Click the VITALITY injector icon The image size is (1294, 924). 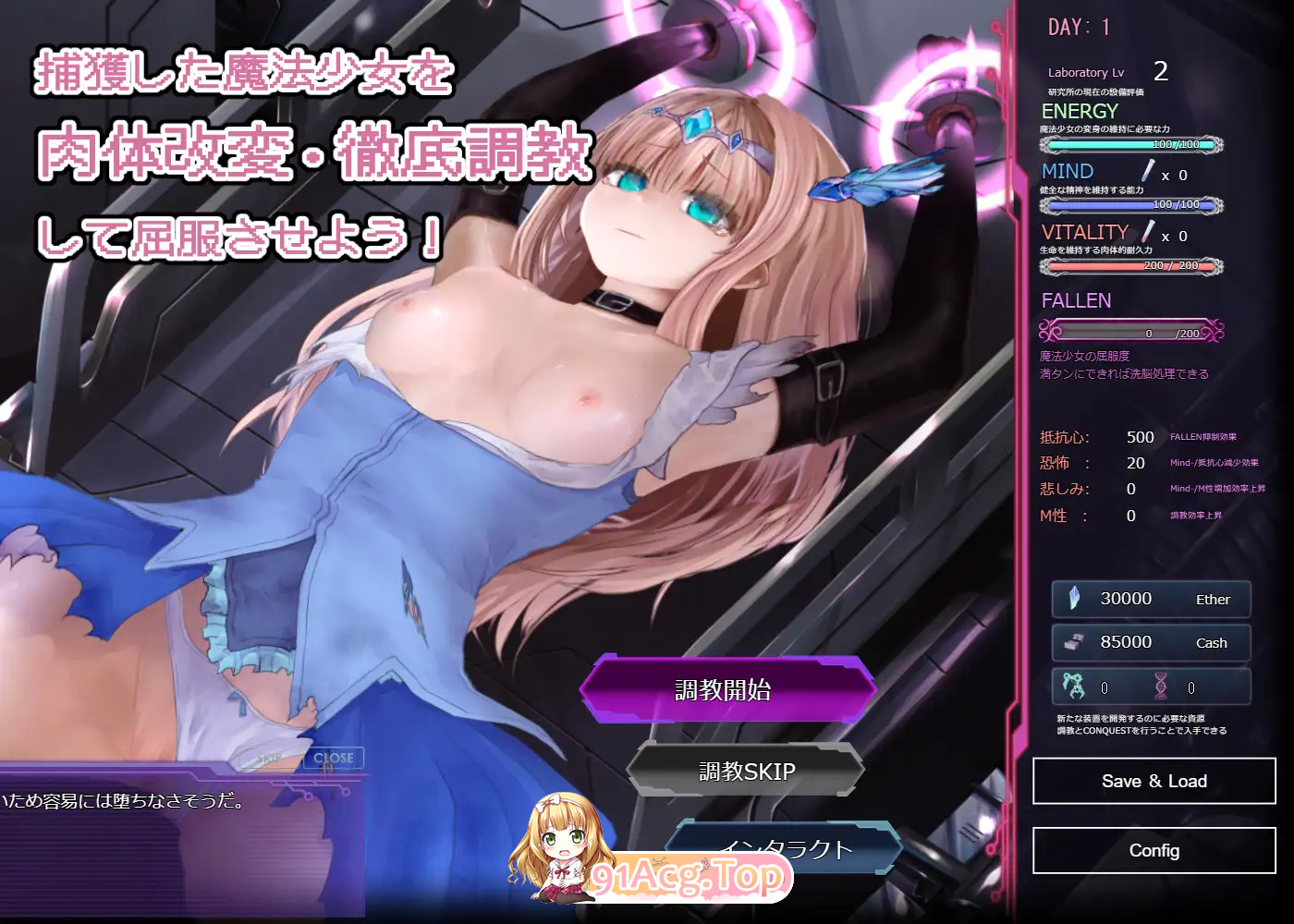point(1146,232)
